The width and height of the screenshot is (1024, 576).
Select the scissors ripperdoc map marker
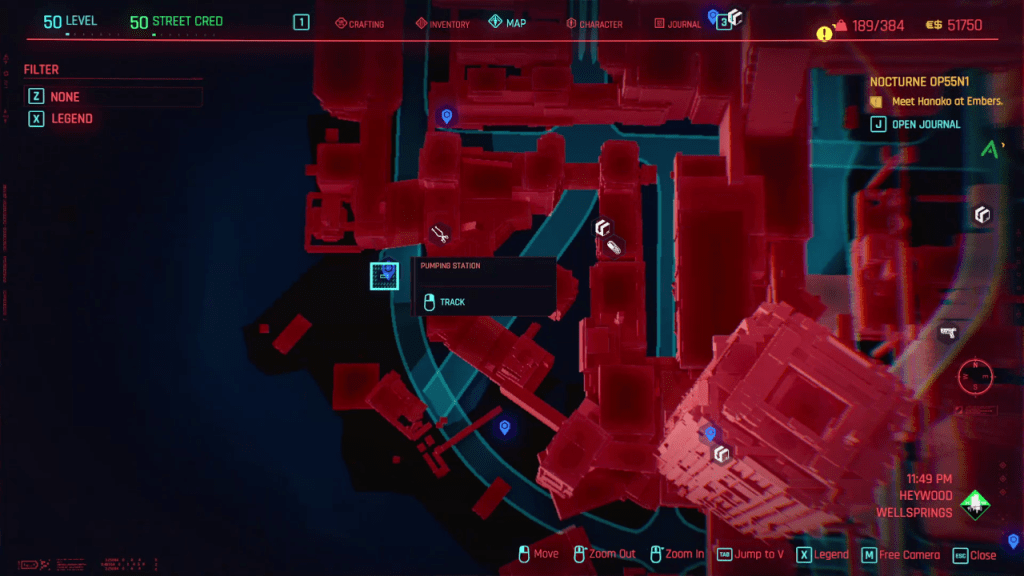[x=439, y=235]
